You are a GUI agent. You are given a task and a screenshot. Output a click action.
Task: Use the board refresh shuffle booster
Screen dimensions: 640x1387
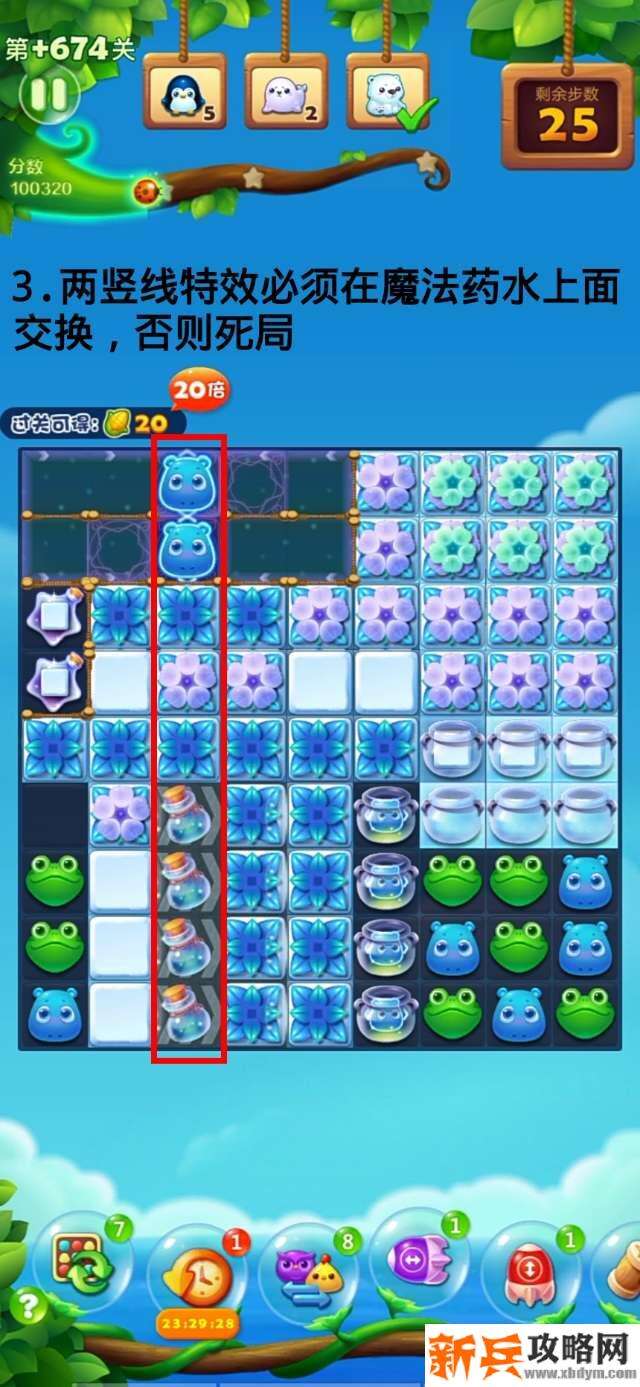tap(81, 1262)
